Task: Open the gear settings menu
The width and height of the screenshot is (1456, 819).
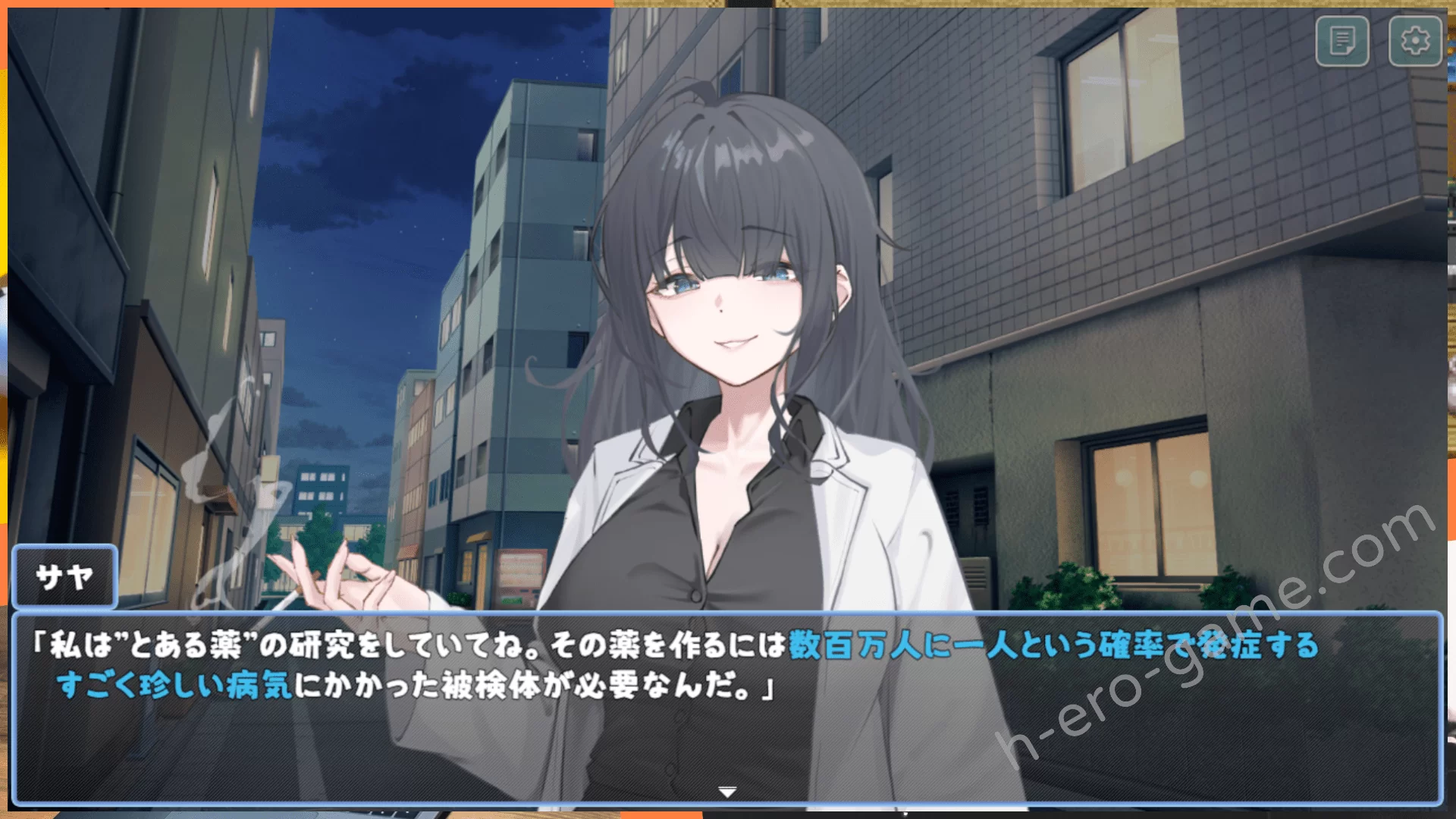Action: tap(1414, 41)
